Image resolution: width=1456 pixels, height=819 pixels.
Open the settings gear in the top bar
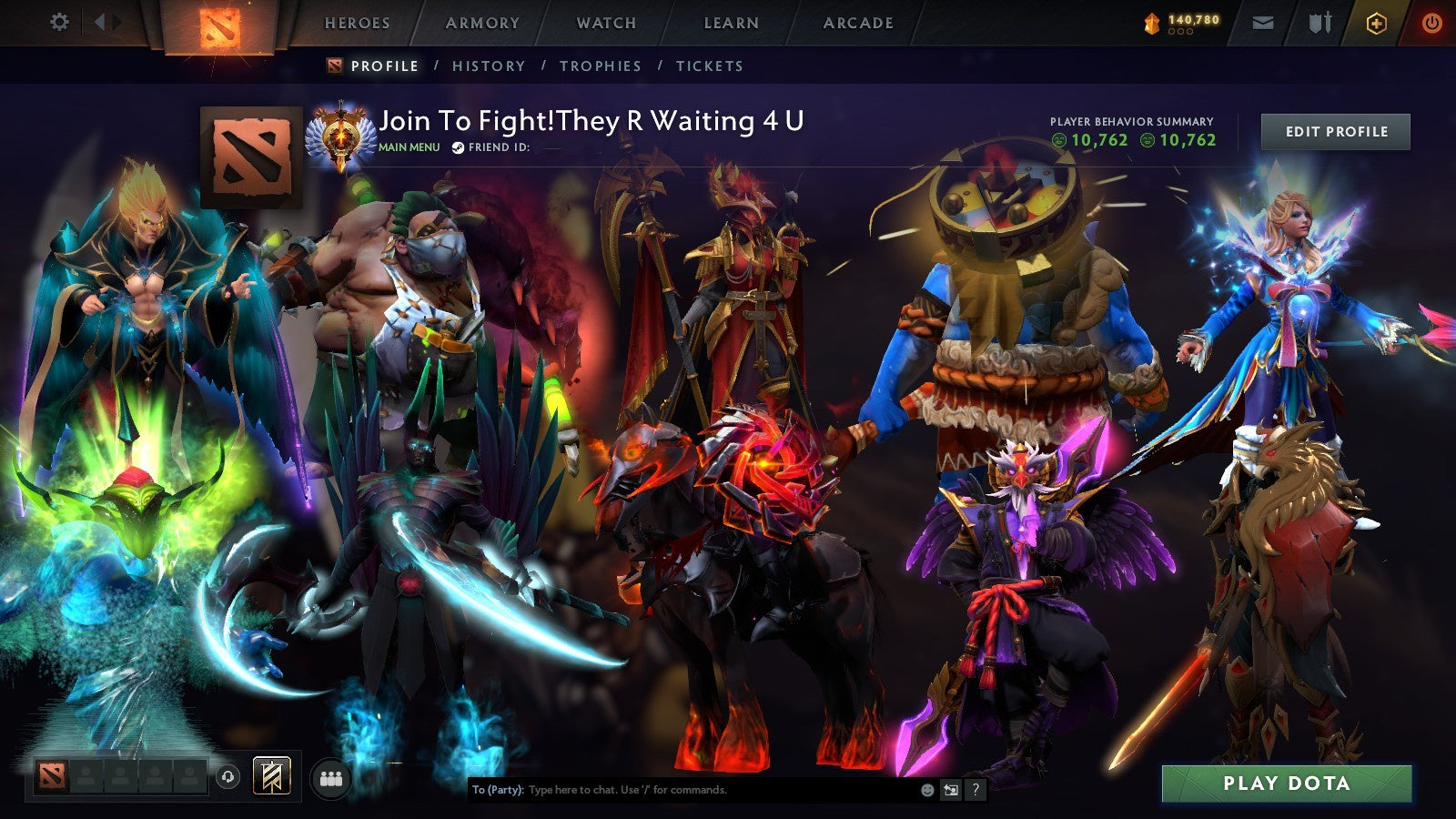(58, 22)
